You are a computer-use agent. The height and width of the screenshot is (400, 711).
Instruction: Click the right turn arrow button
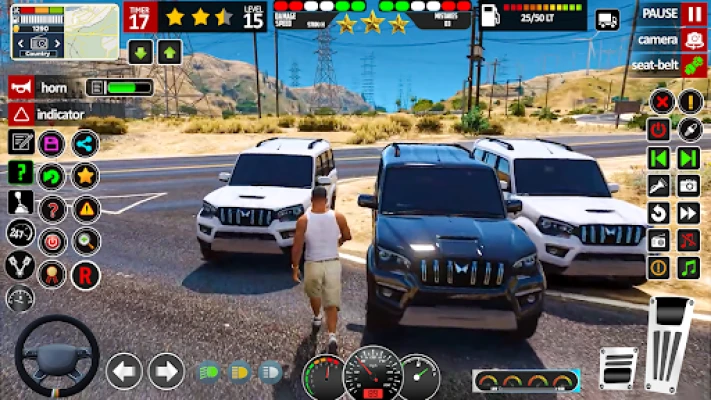pyautogui.click(x=166, y=371)
